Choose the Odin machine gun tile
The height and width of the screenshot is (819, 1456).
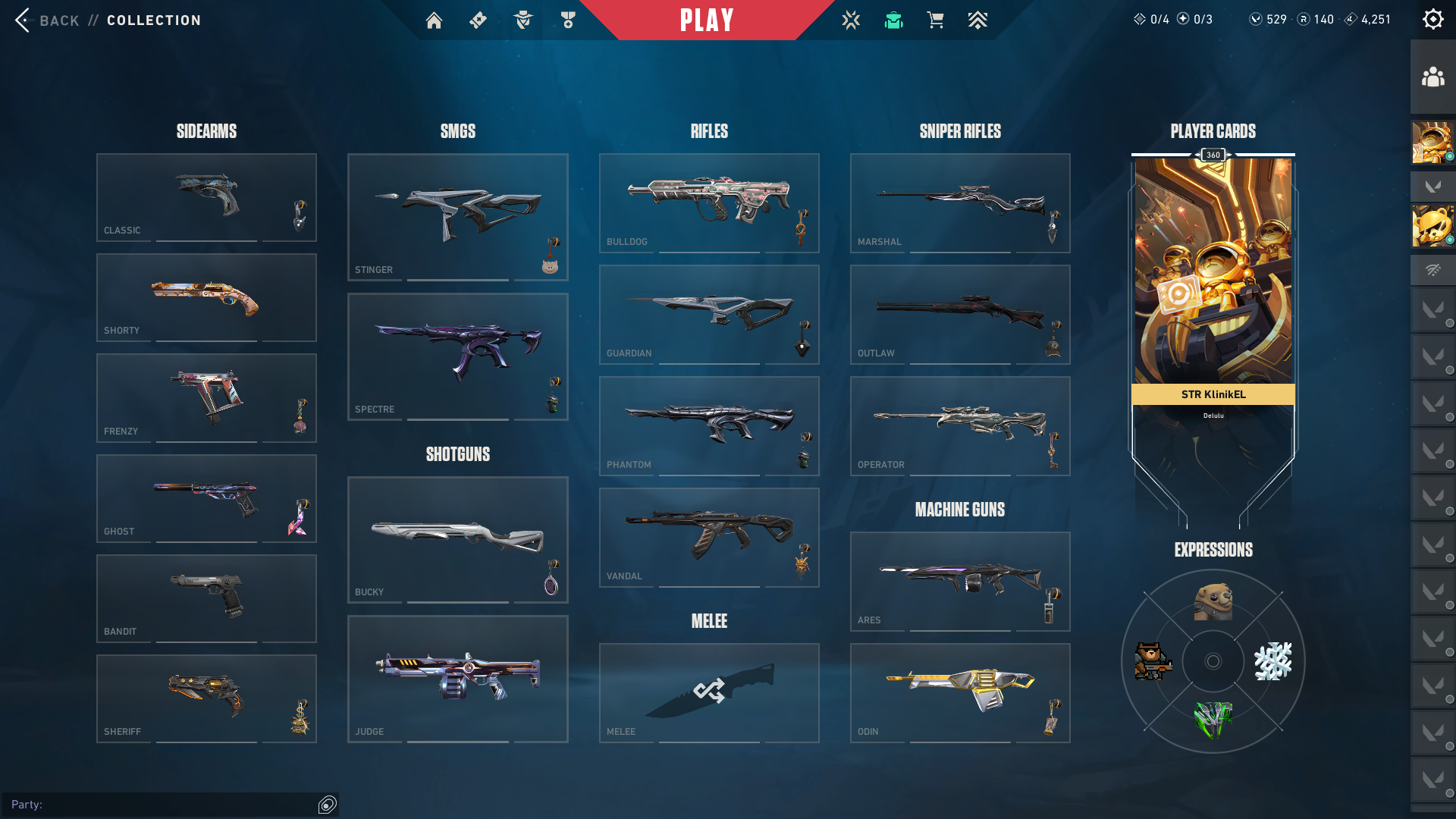point(960,692)
